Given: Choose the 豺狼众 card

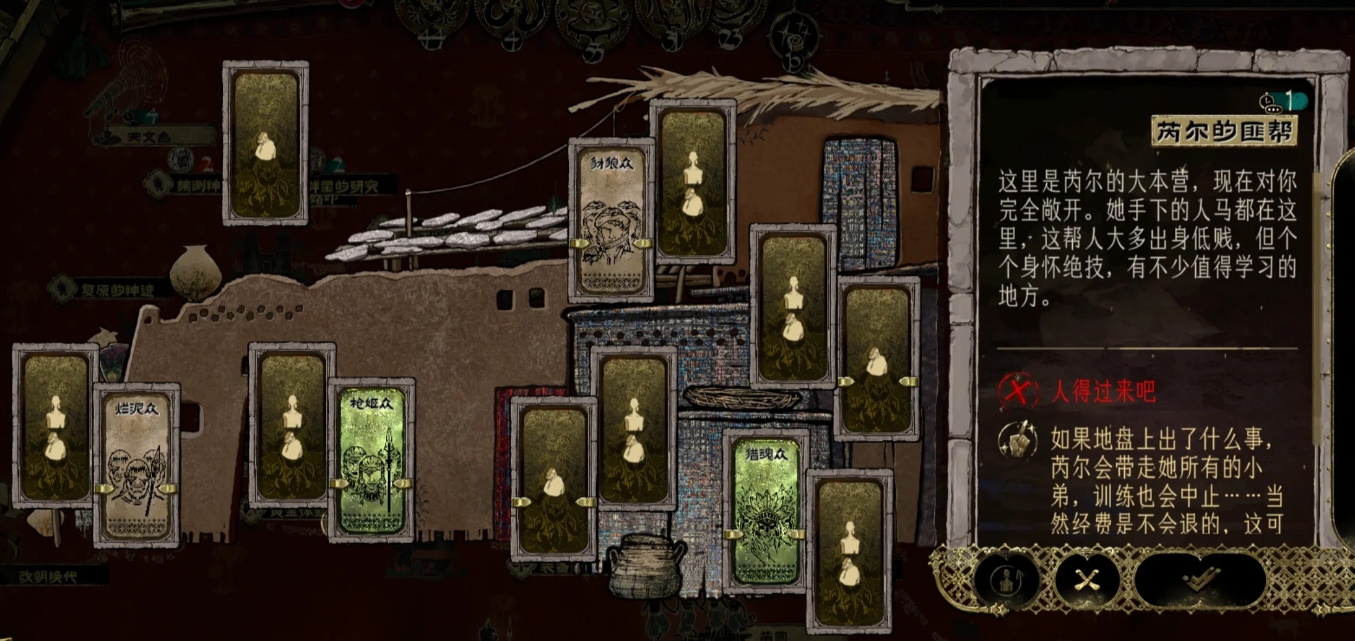Looking at the screenshot, I should click(611, 219).
